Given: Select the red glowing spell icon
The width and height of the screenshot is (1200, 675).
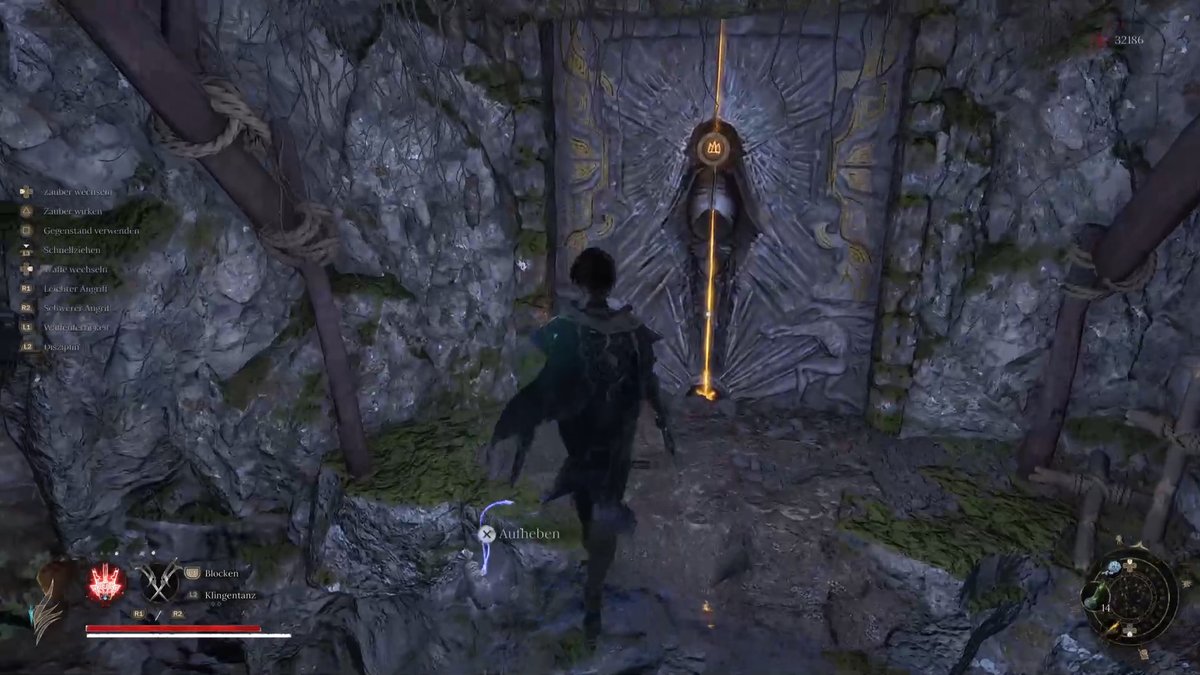Looking at the screenshot, I should point(106,583).
